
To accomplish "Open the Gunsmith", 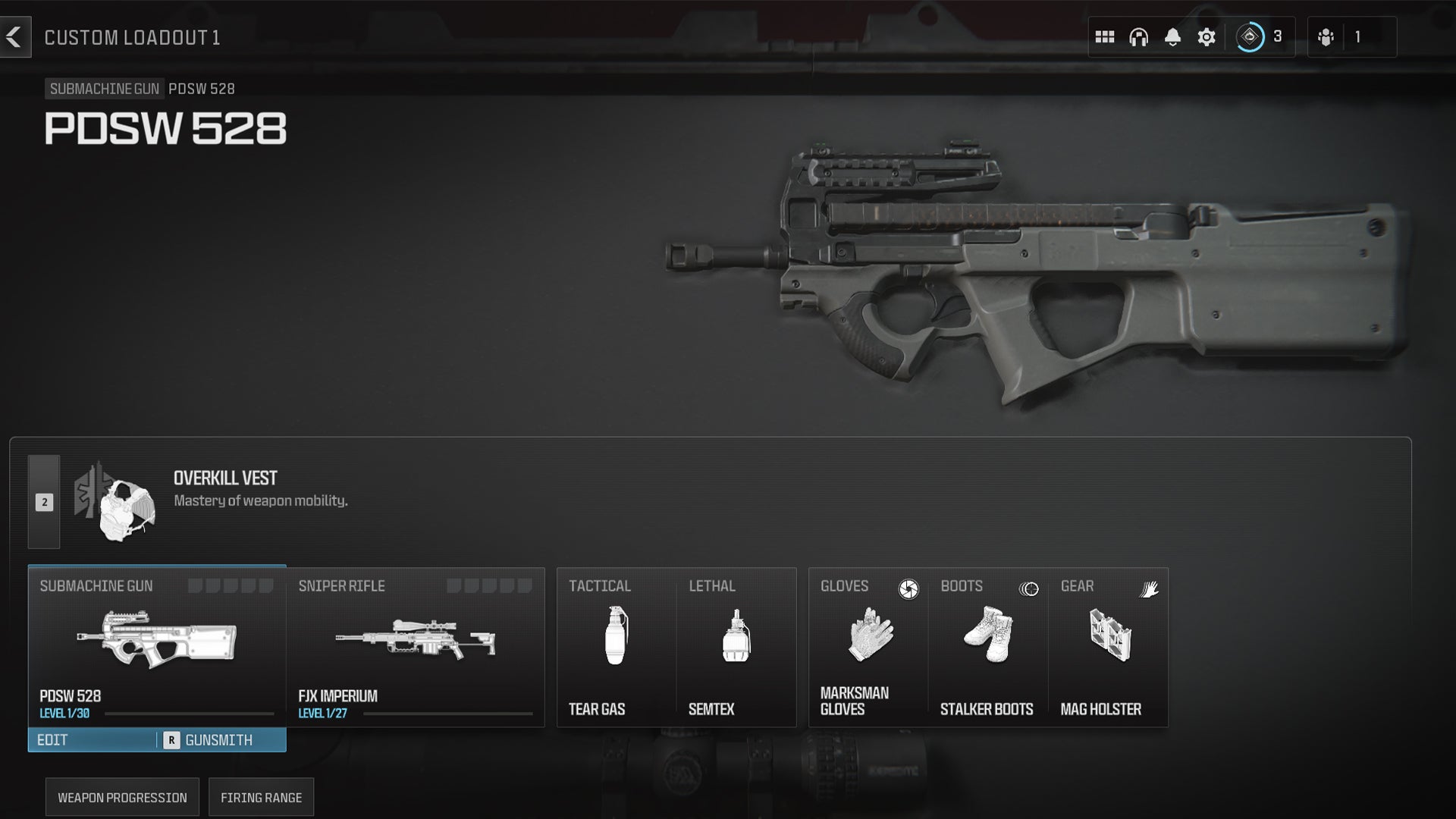I will click(218, 739).
